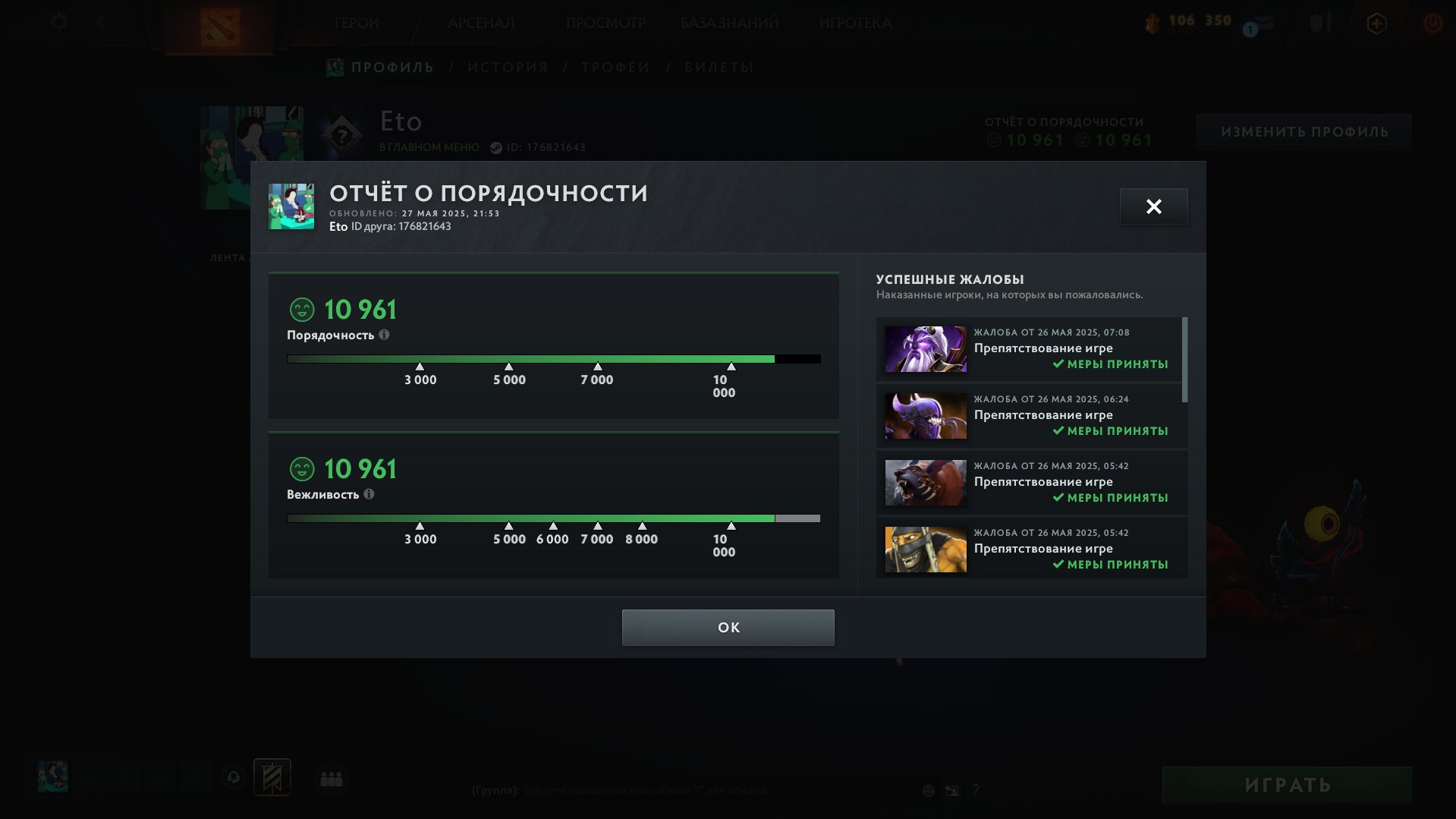Click the ИЗМЕНИТЬ ПРОФИЛЬ button

[1303, 131]
